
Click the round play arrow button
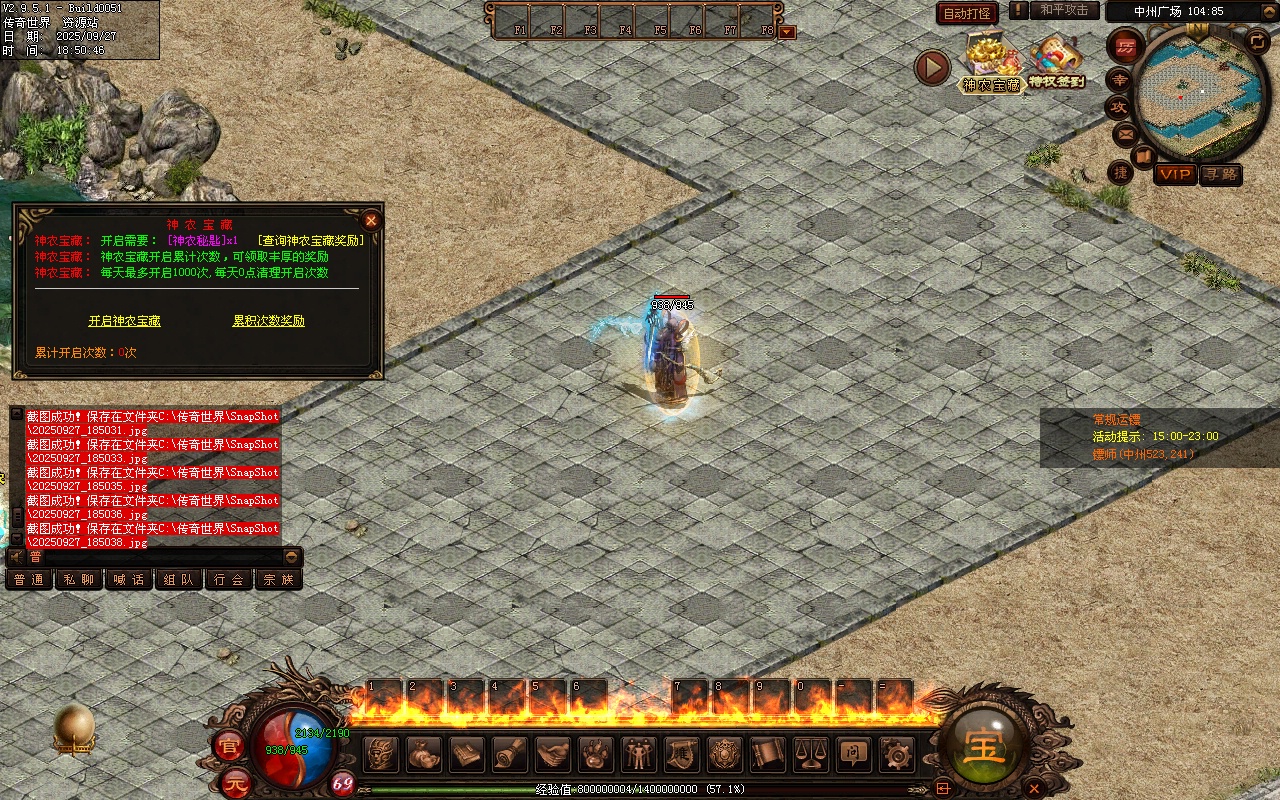click(x=932, y=68)
